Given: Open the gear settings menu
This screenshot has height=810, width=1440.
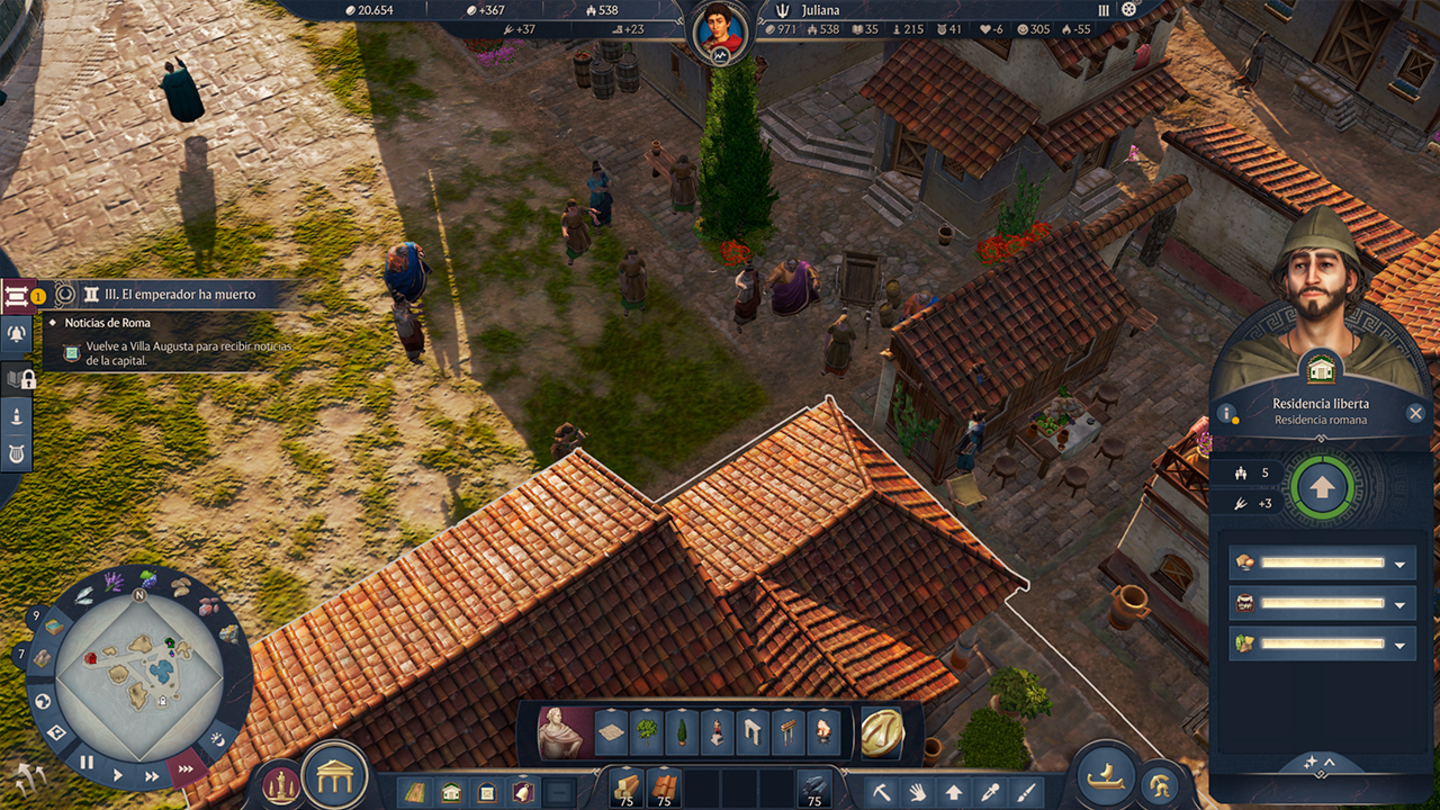Looking at the screenshot, I should [x=1130, y=10].
